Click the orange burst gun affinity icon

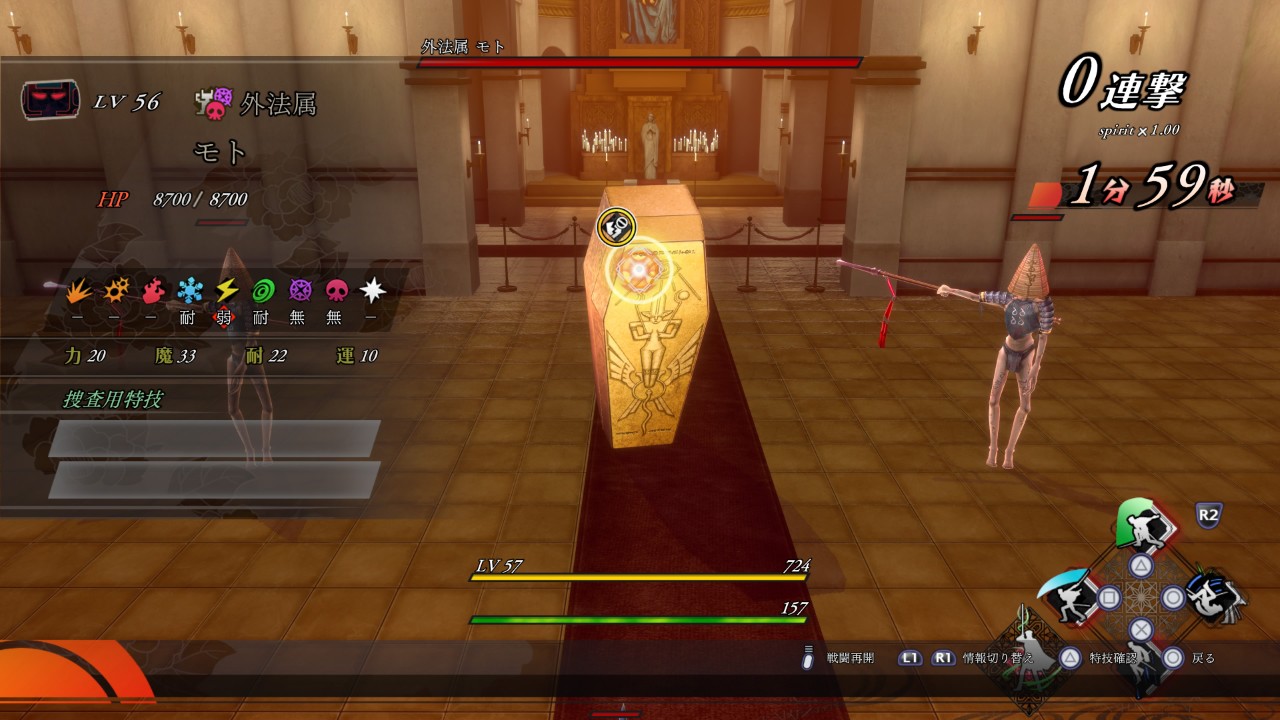[117, 291]
